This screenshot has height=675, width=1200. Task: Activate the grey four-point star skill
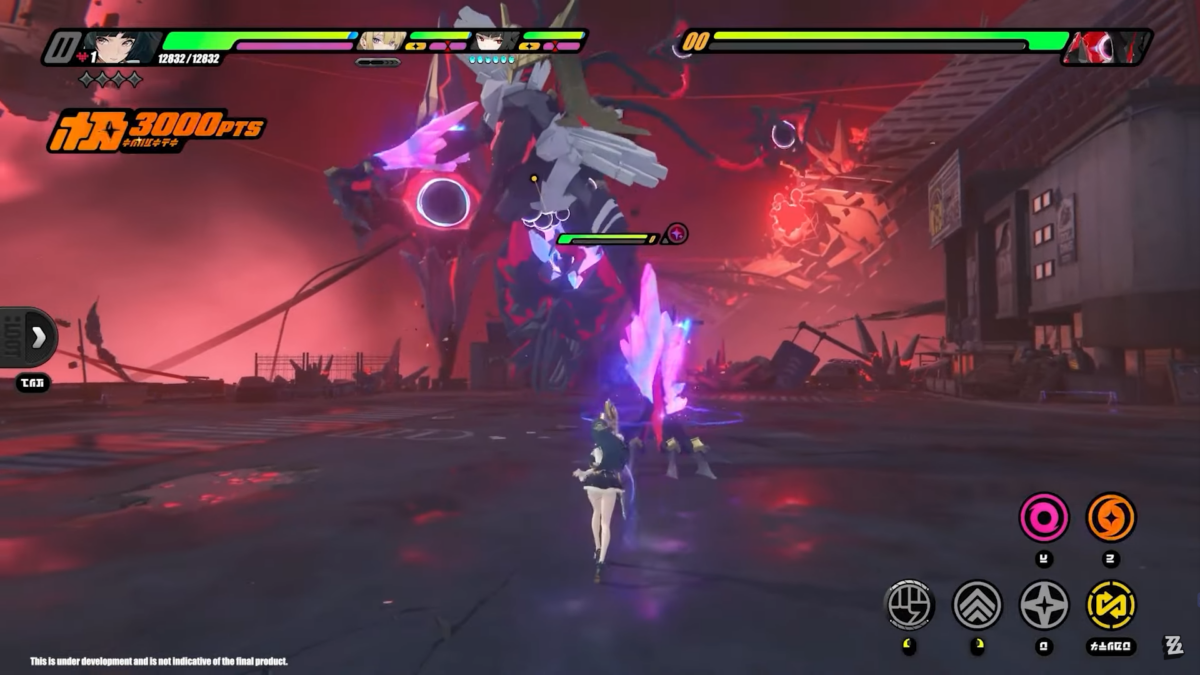coord(1043,604)
